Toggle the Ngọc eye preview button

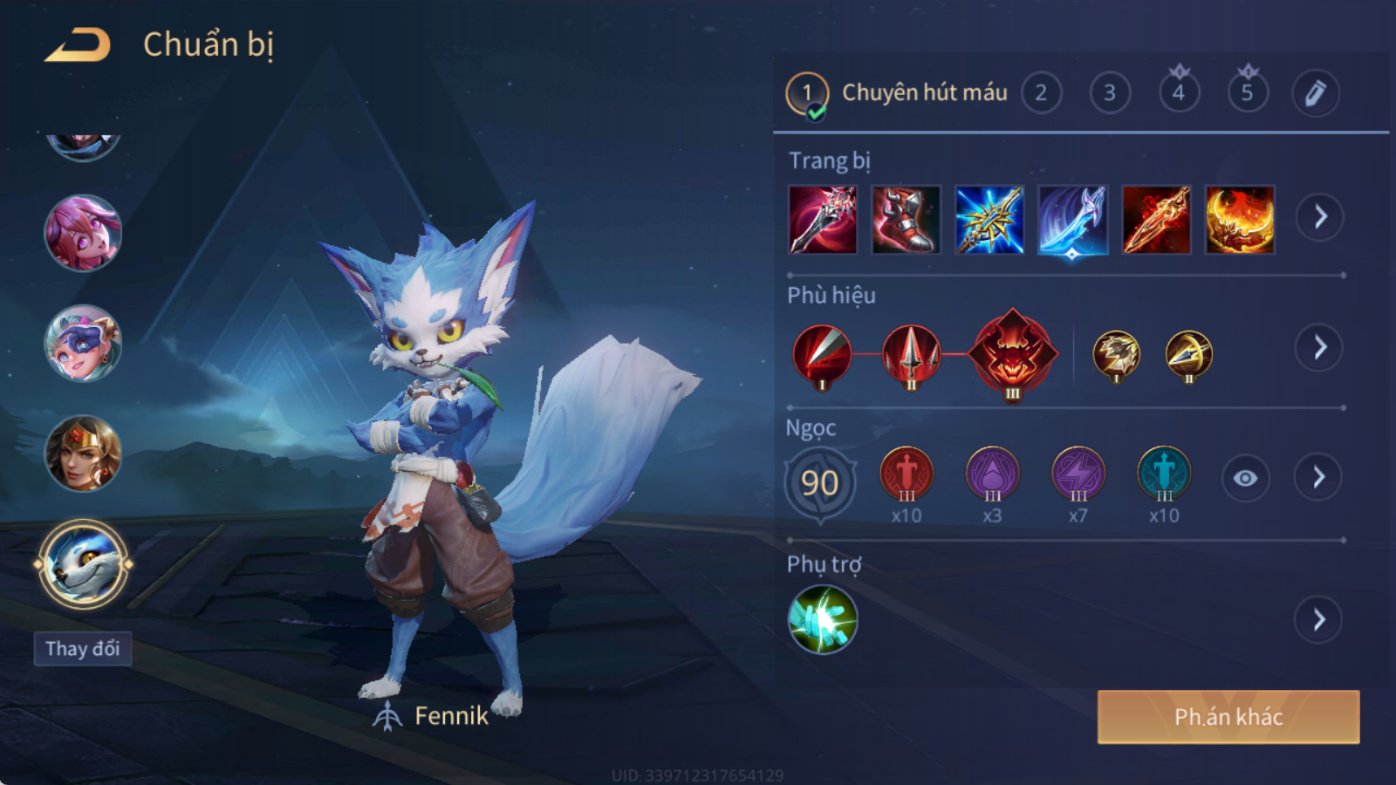pyautogui.click(x=1245, y=478)
